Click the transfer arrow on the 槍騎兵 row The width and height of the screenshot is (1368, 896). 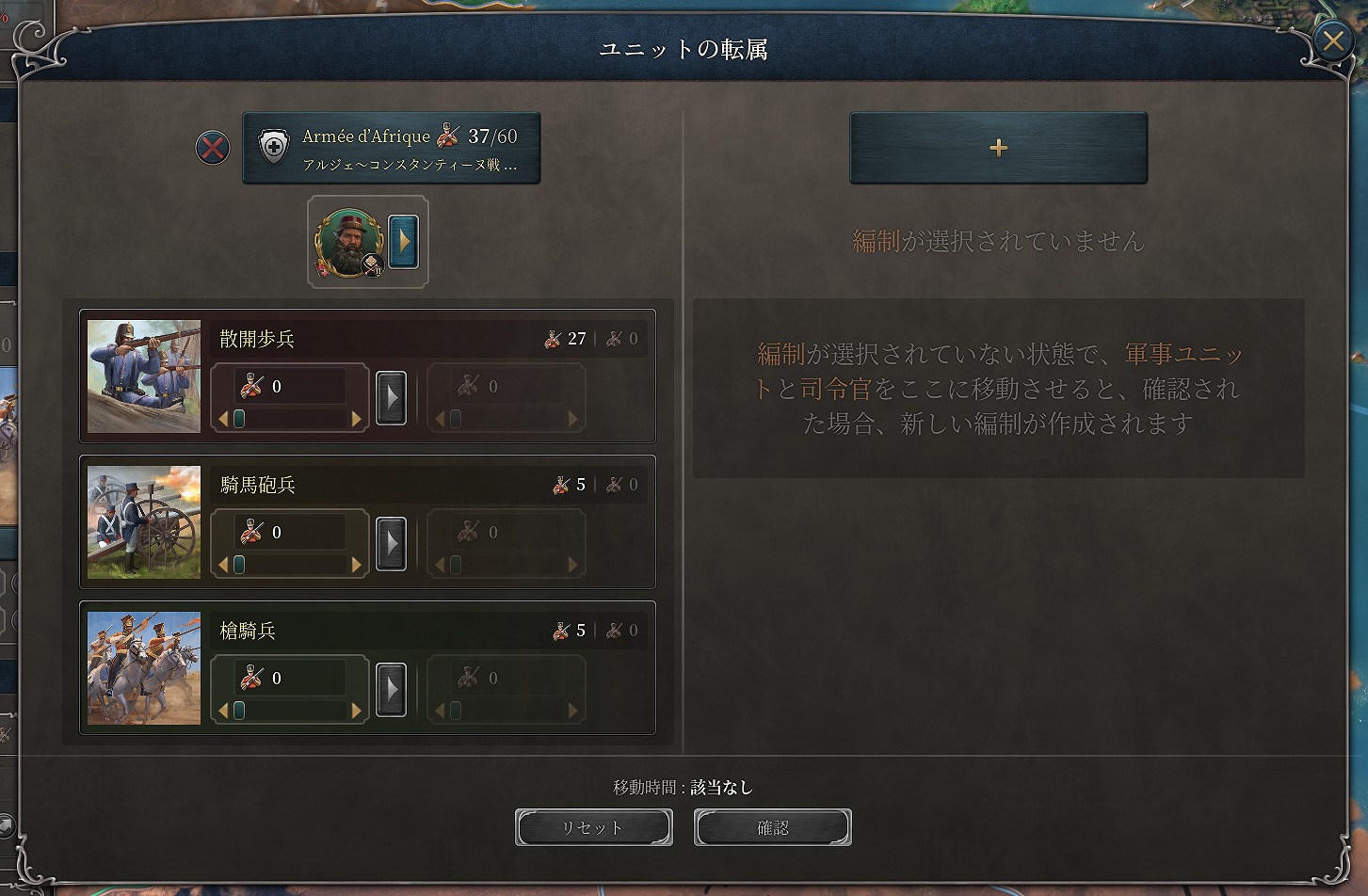[392, 689]
